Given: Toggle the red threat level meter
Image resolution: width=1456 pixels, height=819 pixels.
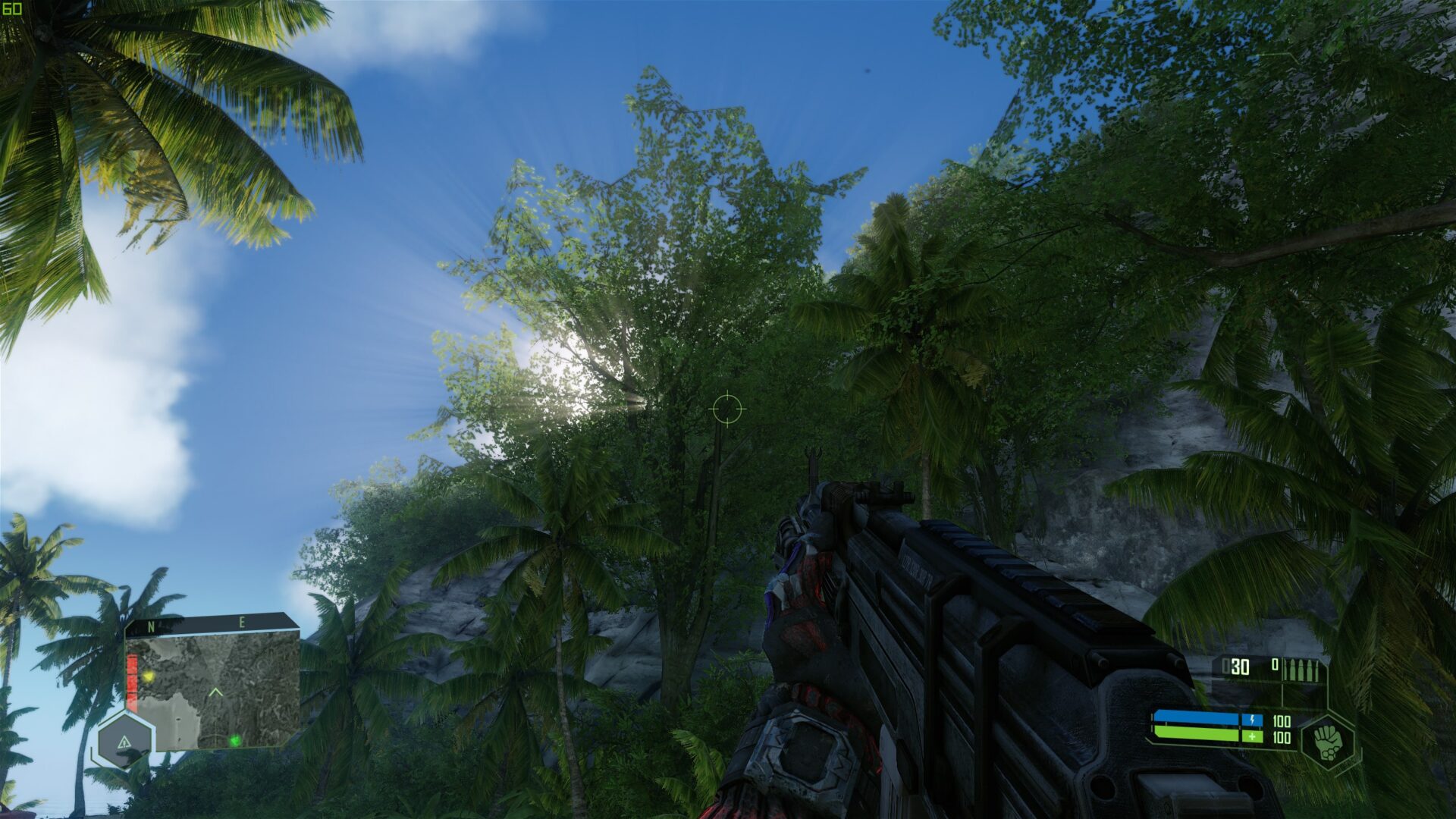Looking at the screenshot, I should (132, 682).
